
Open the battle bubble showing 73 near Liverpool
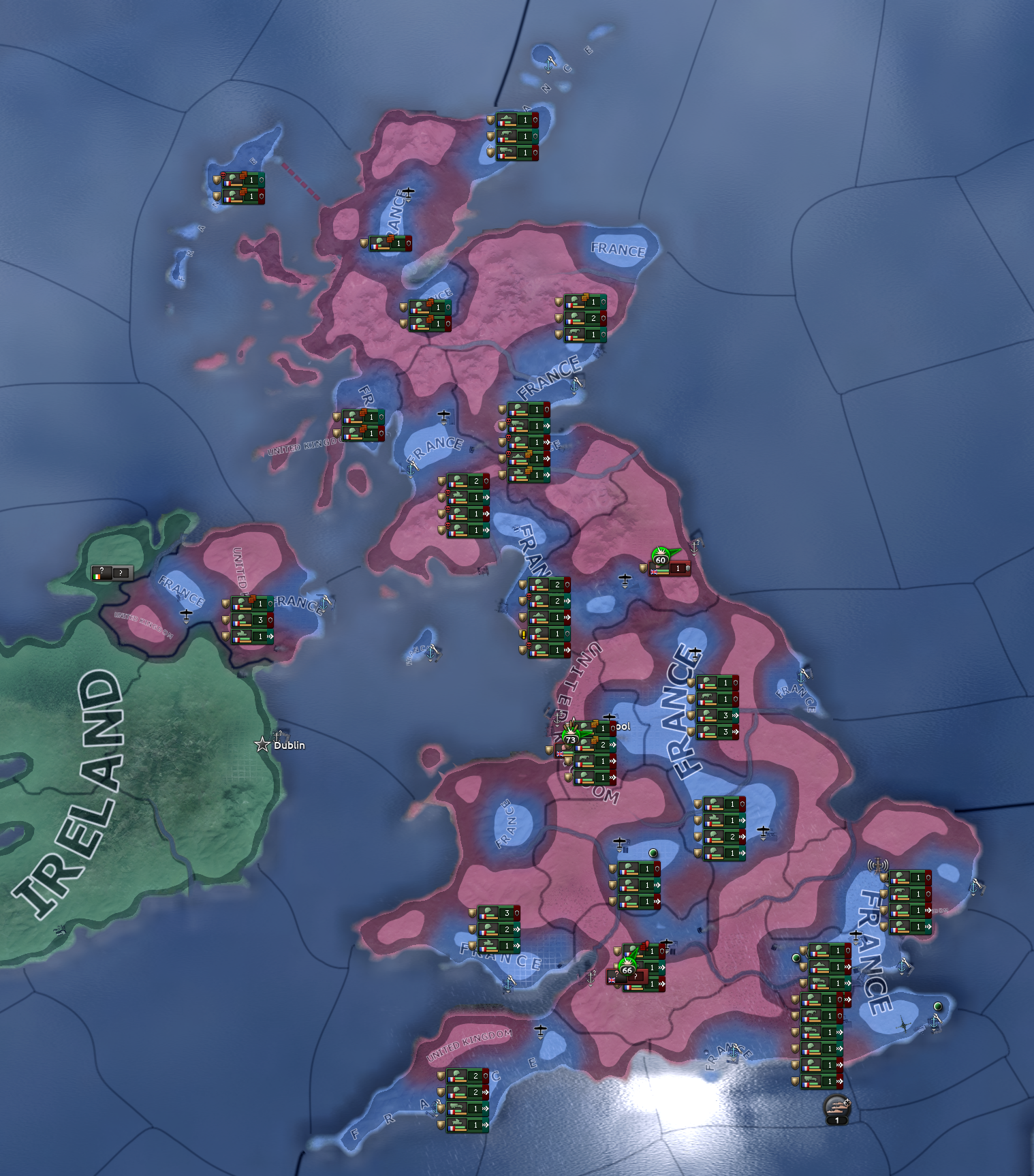571,739
